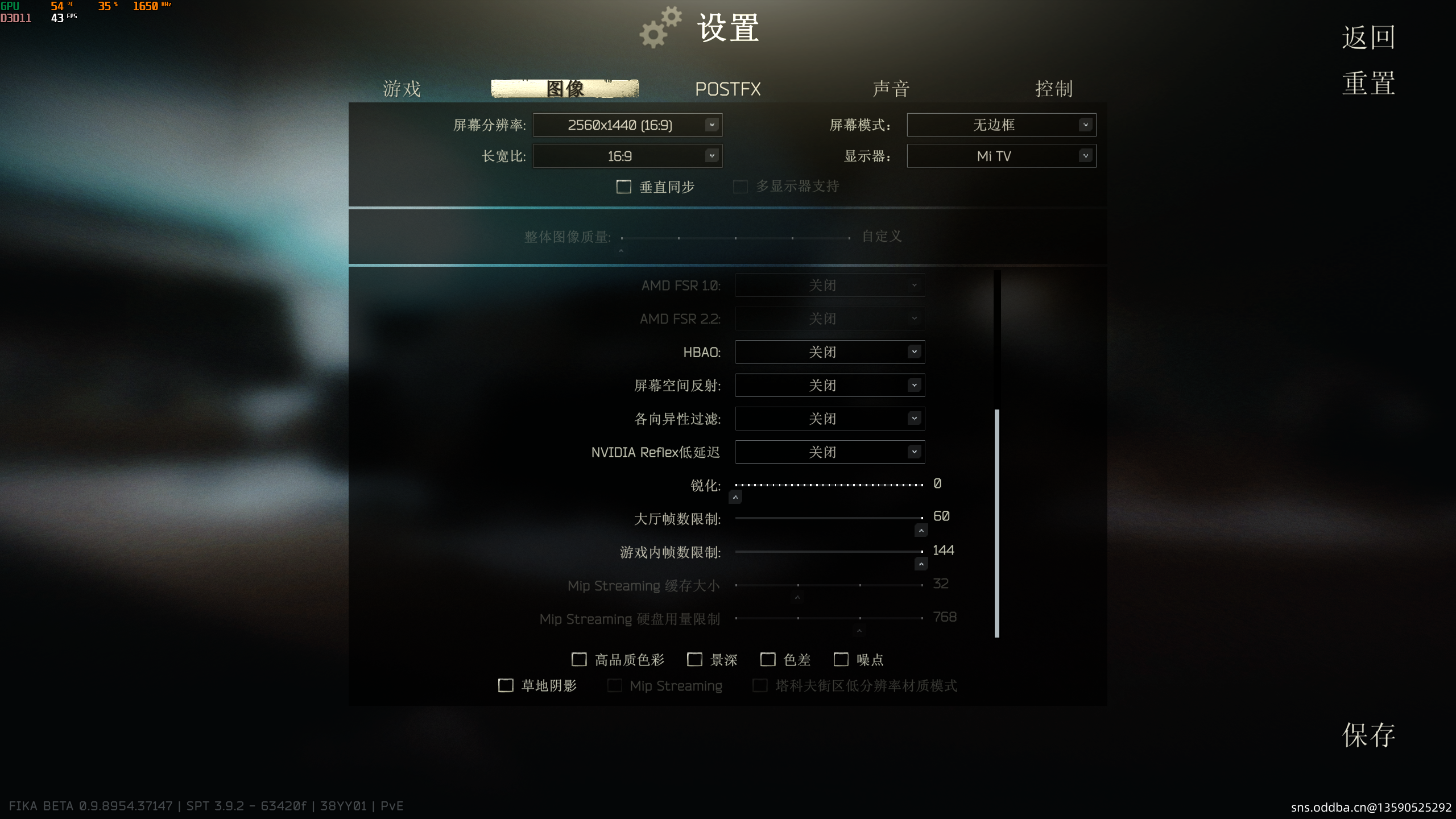Click the 重置 reset button

click(x=1368, y=84)
